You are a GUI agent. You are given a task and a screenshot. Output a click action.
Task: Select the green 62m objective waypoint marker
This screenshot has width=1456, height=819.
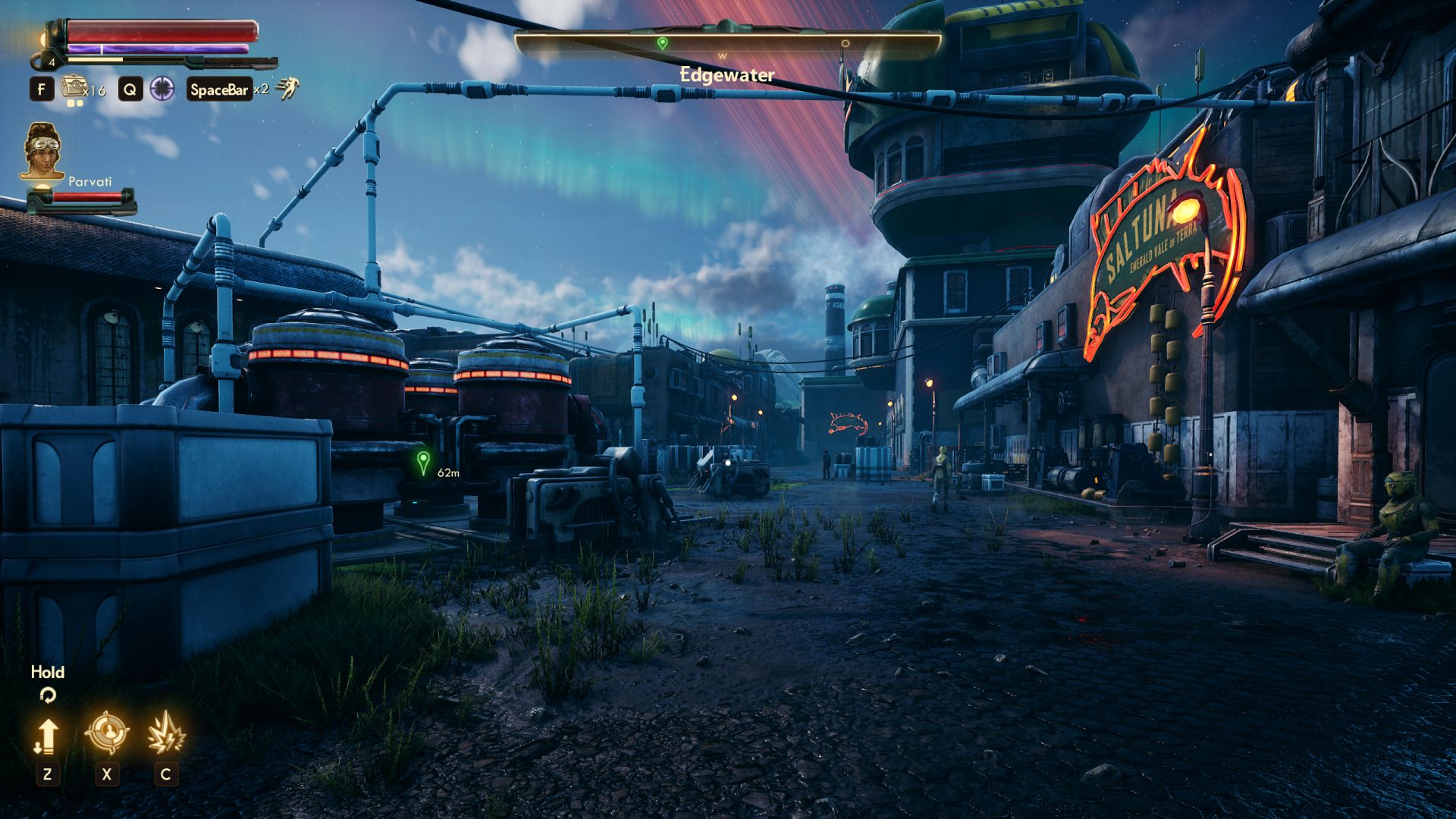(423, 461)
